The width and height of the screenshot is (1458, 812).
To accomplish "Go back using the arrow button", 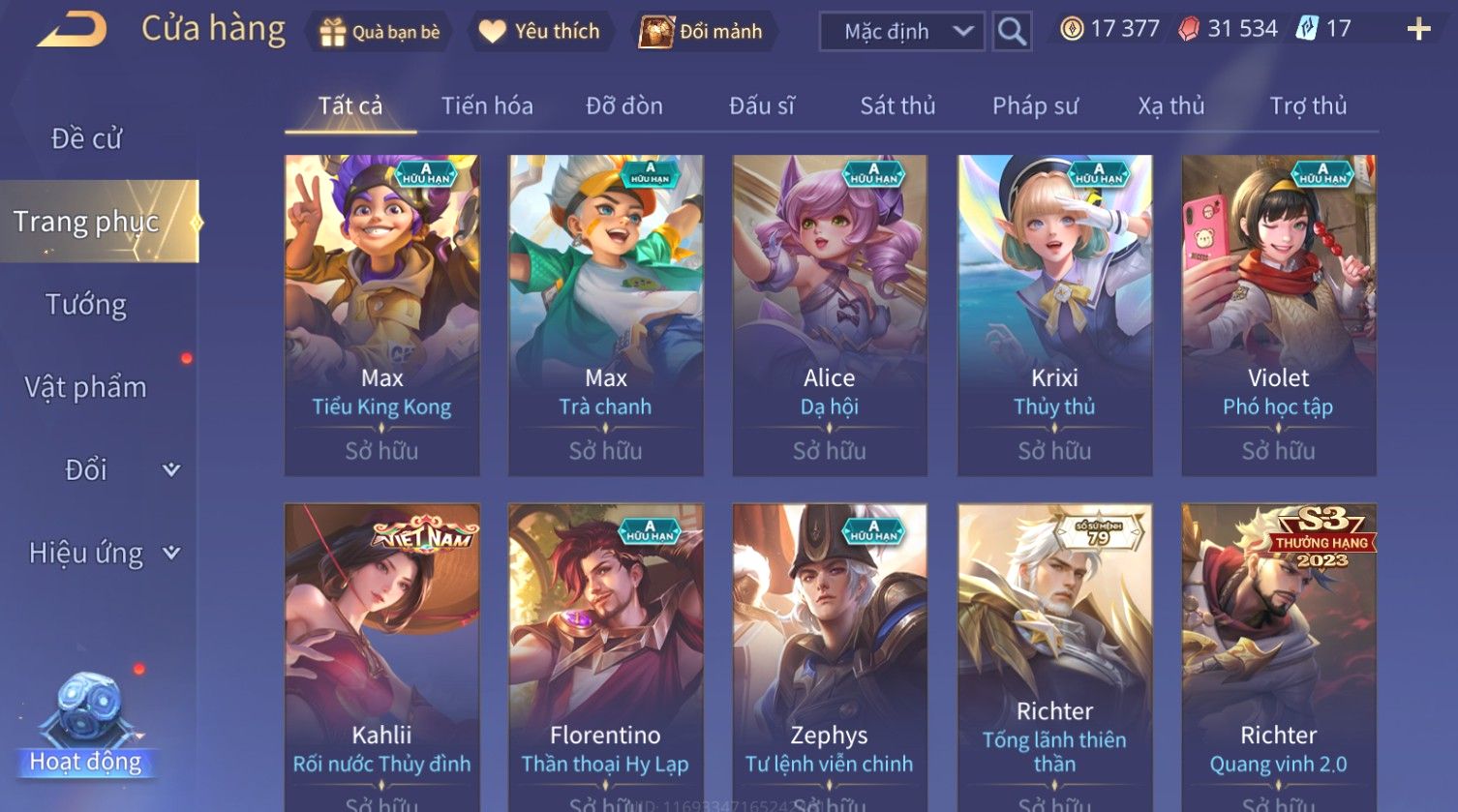I will tap(73, 30).
